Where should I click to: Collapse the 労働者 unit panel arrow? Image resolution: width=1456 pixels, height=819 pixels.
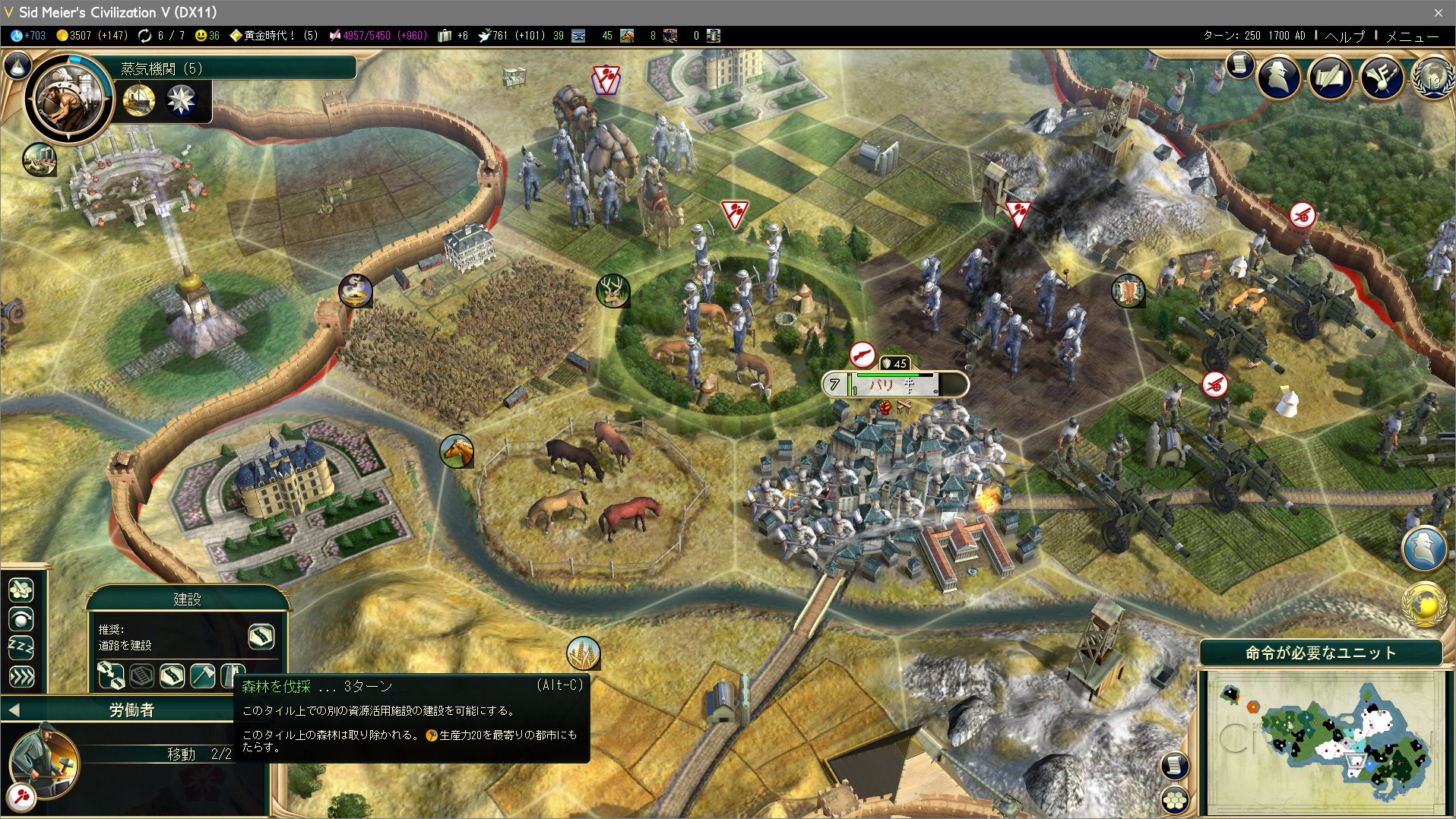pos(14,710)
